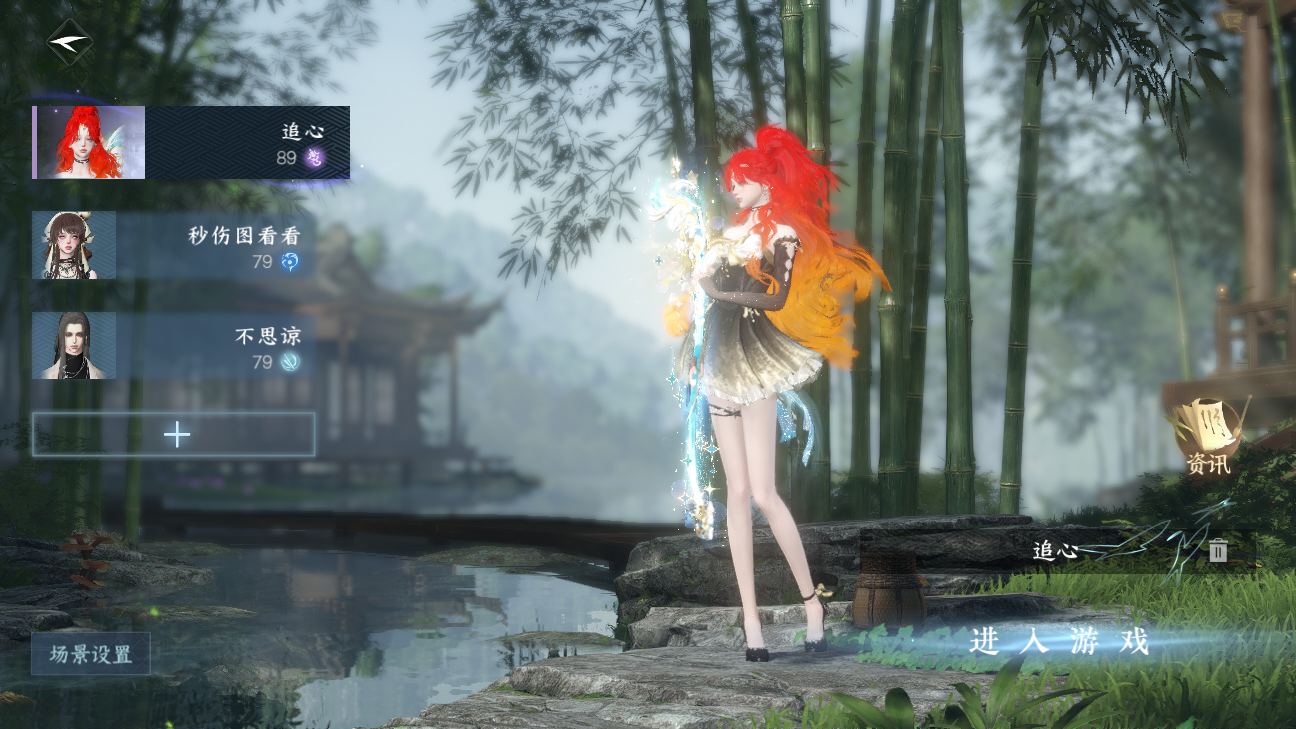Select the character 追心 level 89
The image size is (1296, 729).
tap(191, 143)
